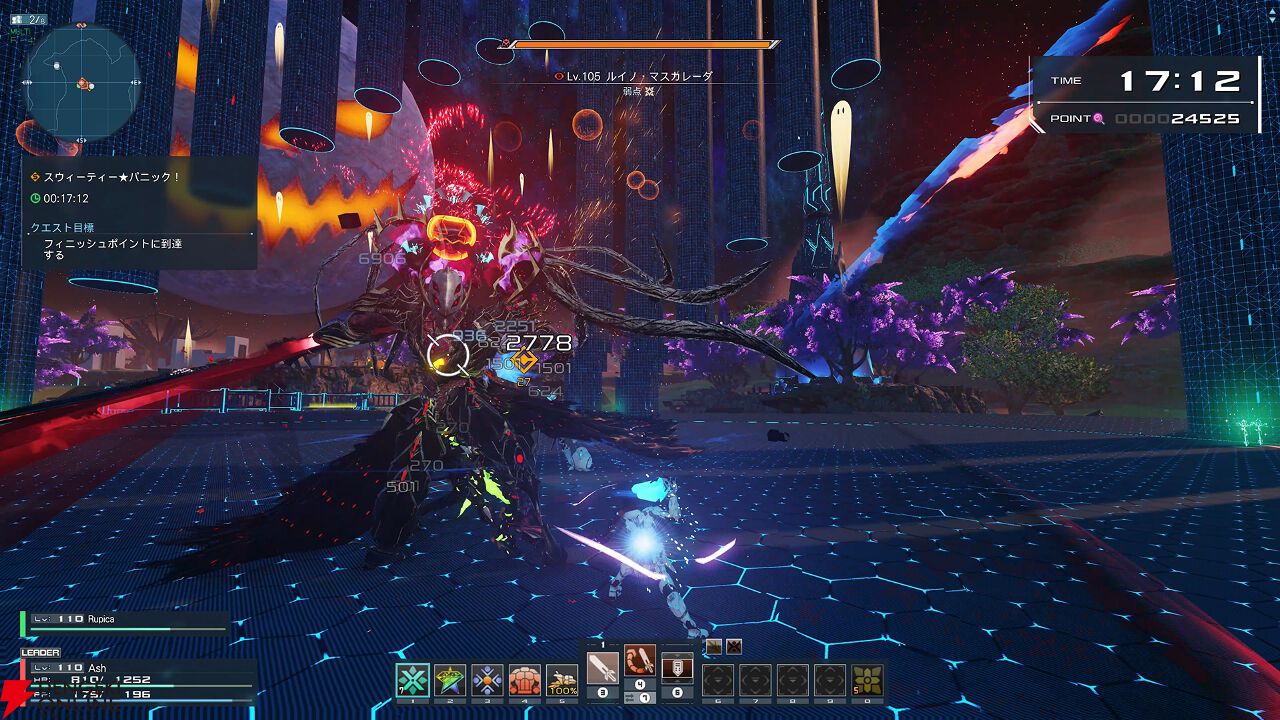
Task: Click the crossed-out red status icon
Action: (734, 647)
